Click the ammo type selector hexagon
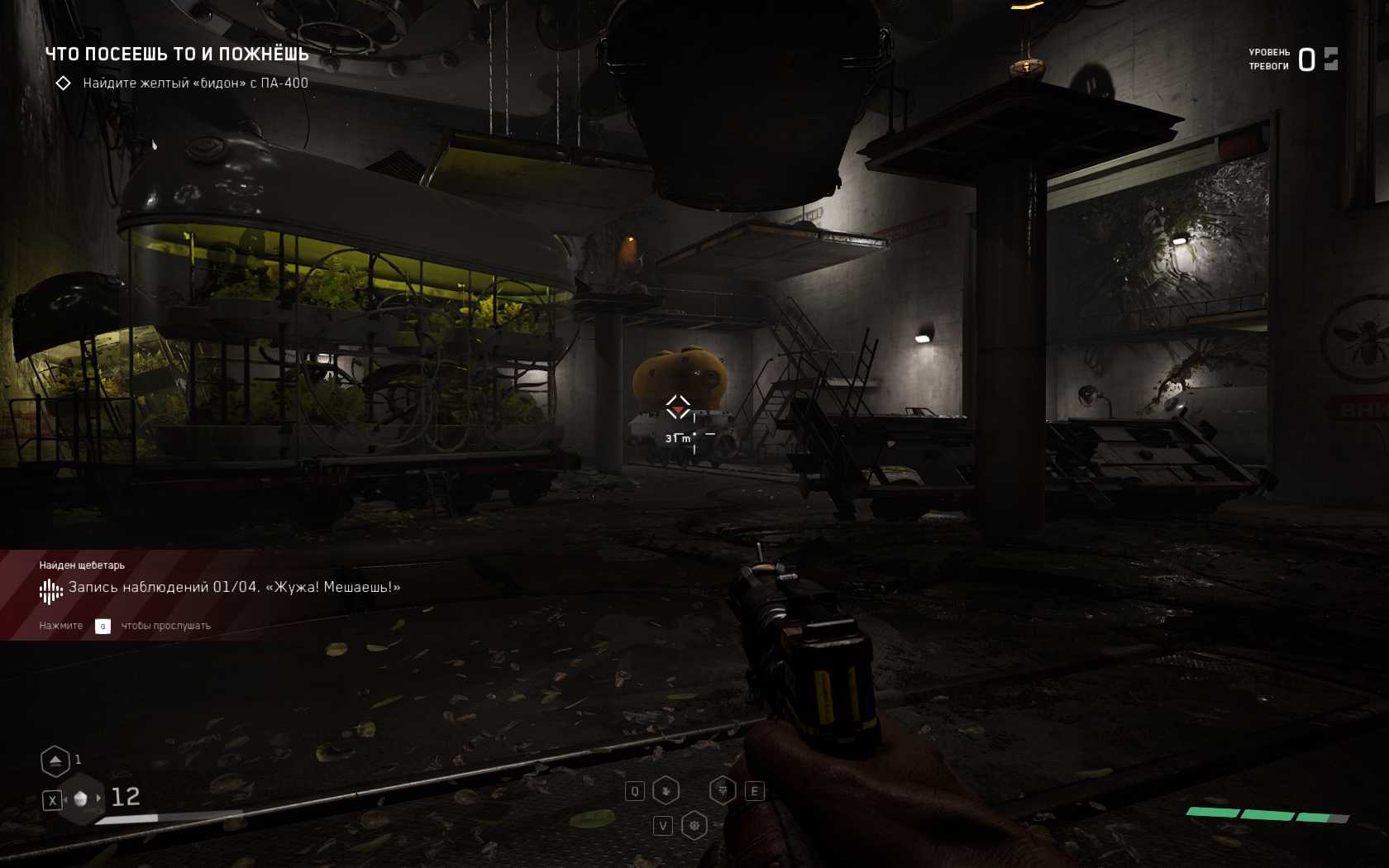The height and width of the screenshot is (868, 1389). (81, 799)
